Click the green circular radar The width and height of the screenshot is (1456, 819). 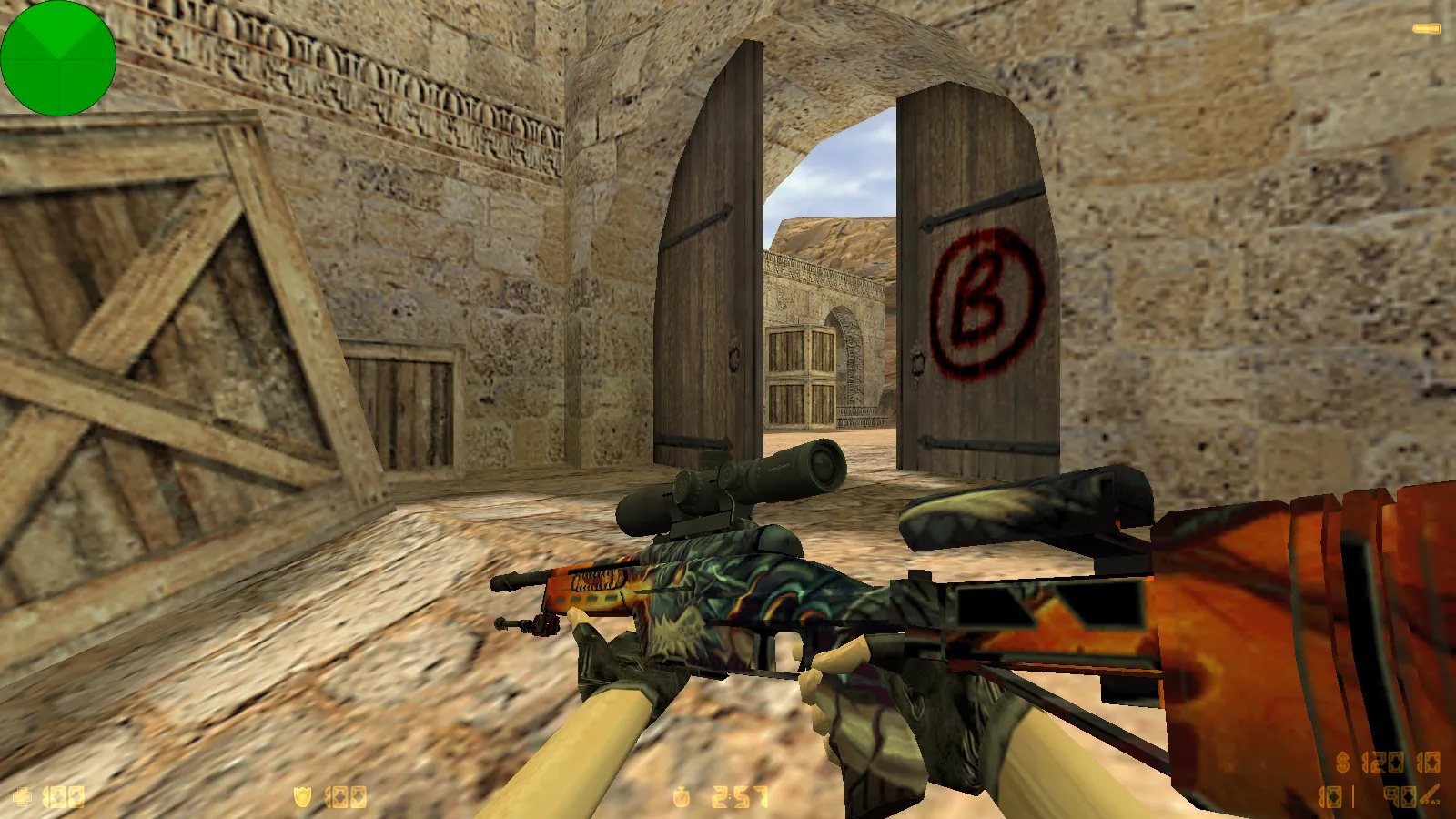pyautogui.click(x=58, y=58)
